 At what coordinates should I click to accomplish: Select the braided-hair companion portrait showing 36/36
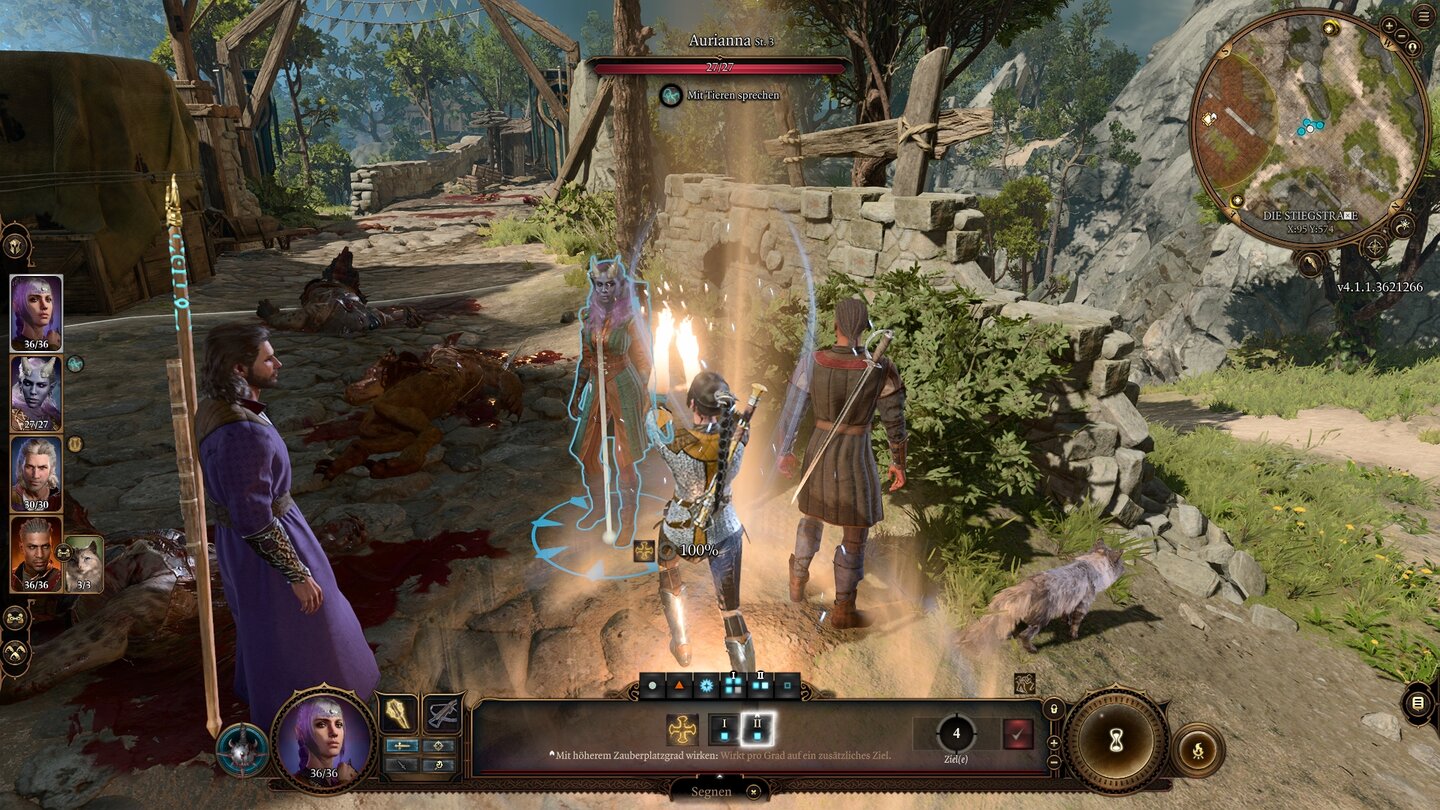[x=36, y=549]
